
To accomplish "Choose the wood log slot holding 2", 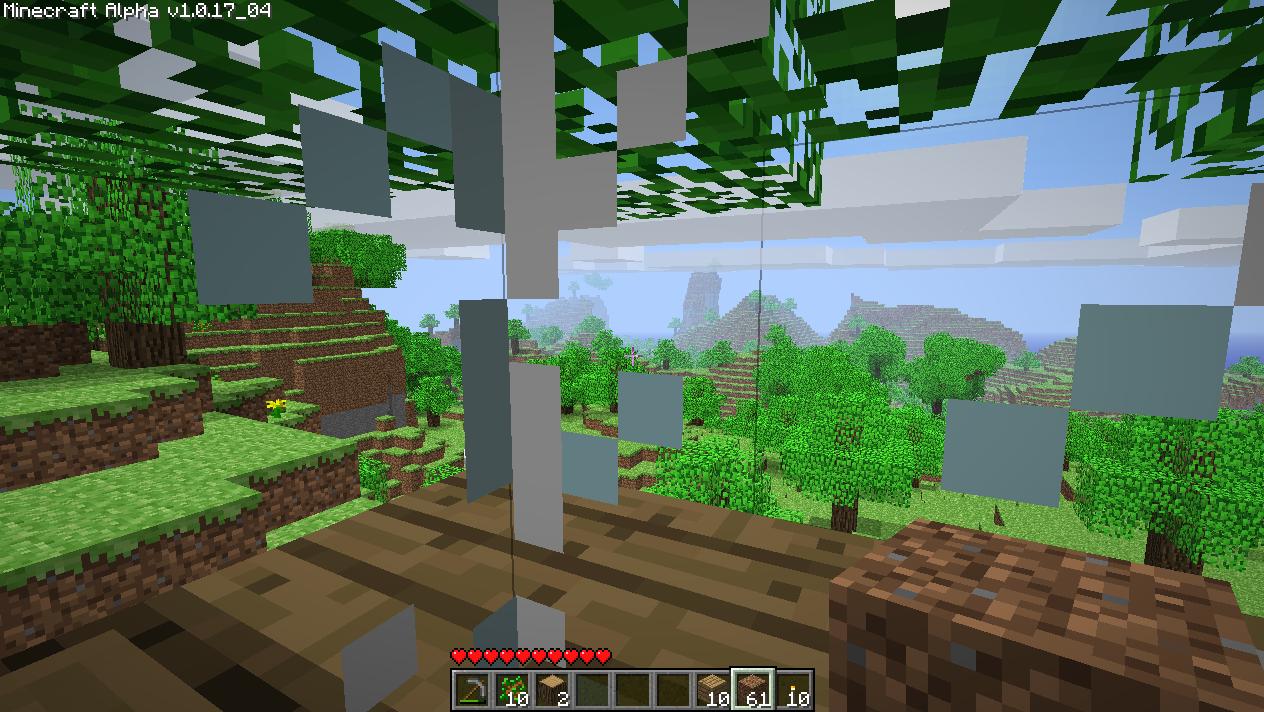I will tap(552, 690).
